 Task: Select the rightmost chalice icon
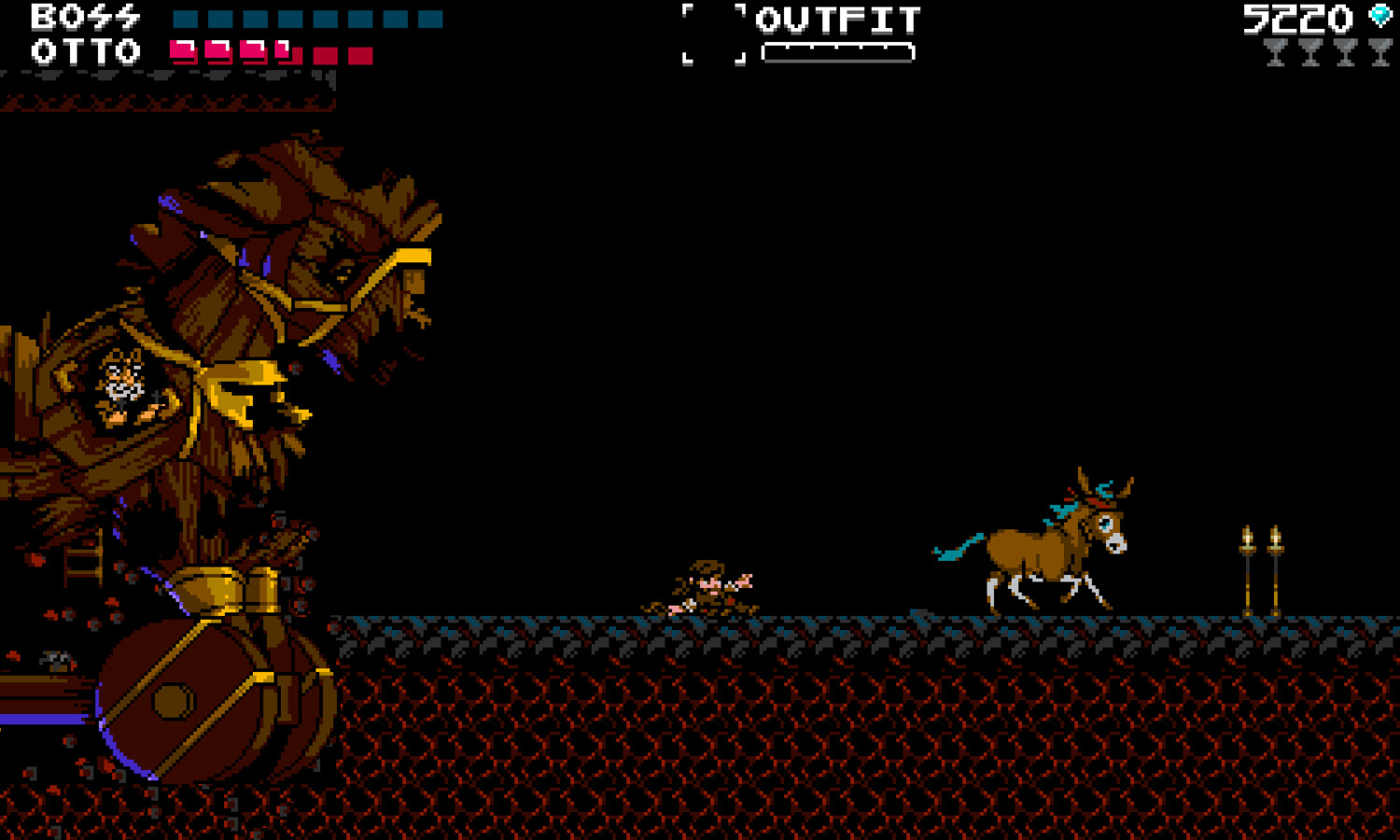(1379, 53)
